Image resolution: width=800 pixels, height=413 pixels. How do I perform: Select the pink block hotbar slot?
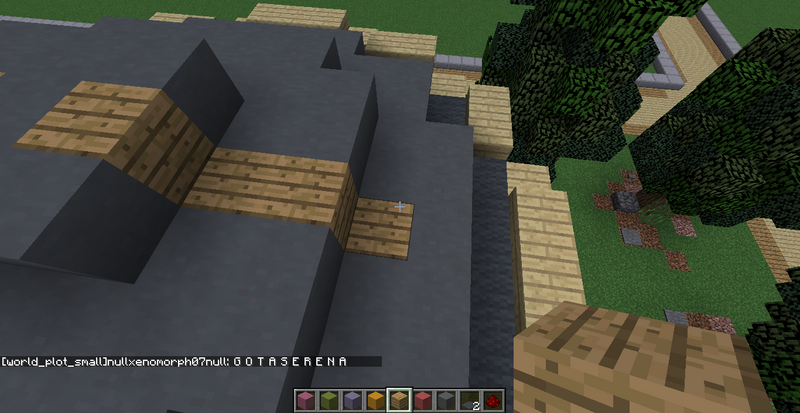click(304, 401)
